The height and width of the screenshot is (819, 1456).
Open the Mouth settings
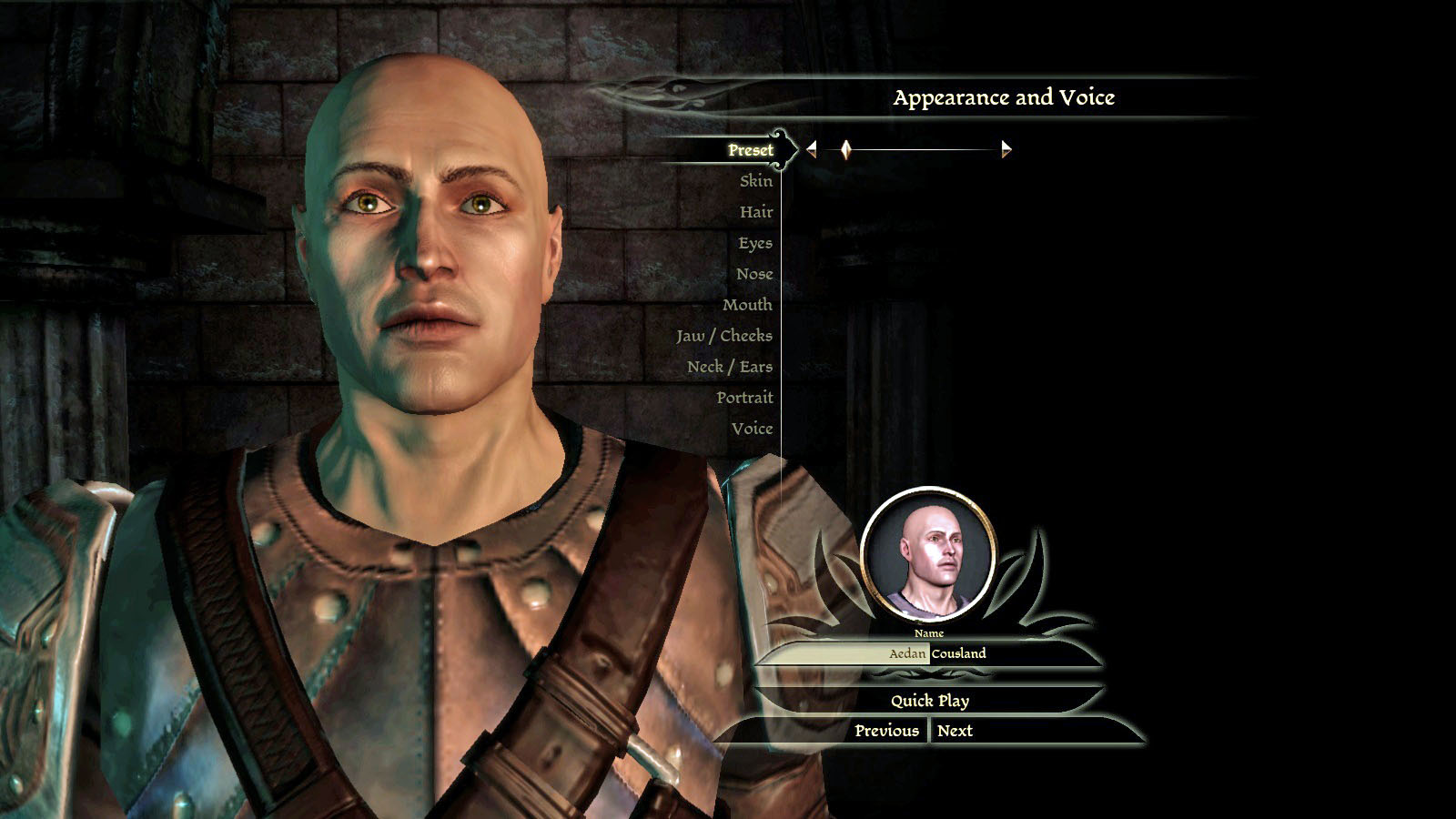pyautogui.click(x=746, y=305)
